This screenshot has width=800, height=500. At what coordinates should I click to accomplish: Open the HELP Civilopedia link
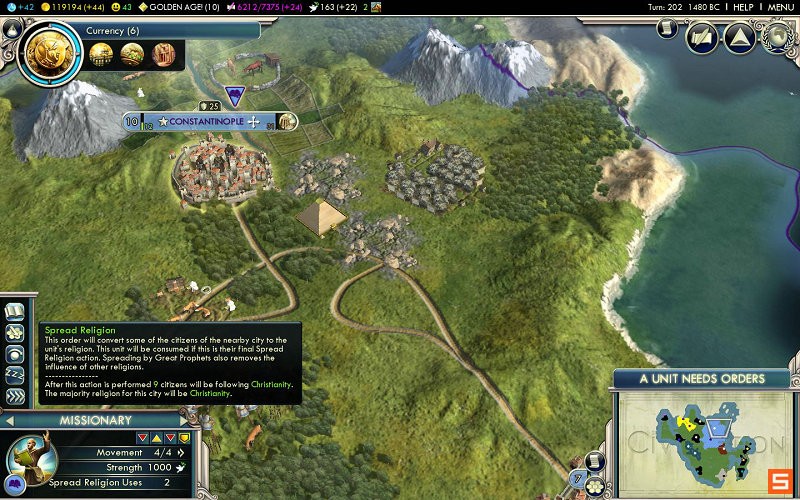click(743, 7)
